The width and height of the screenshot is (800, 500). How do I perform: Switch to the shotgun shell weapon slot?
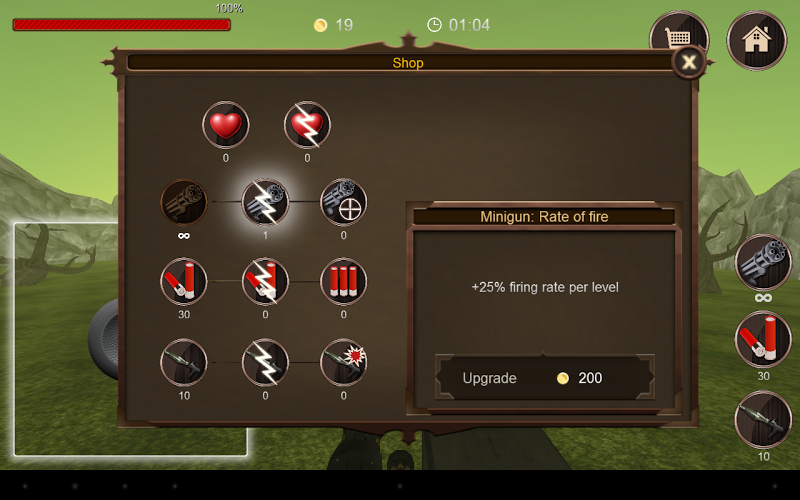coord(763,340)
